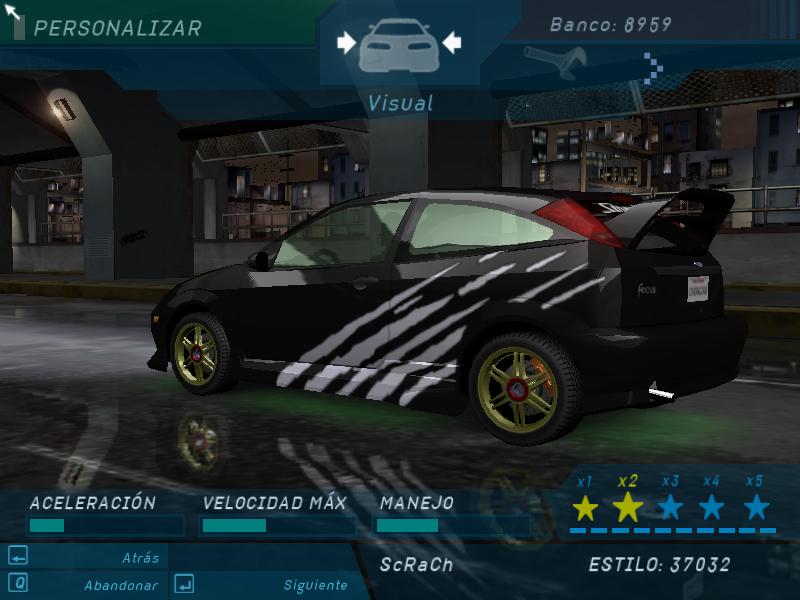Click the left arrow beside the car icon
This screenshot has height=600, width=800.
(346, 42)
